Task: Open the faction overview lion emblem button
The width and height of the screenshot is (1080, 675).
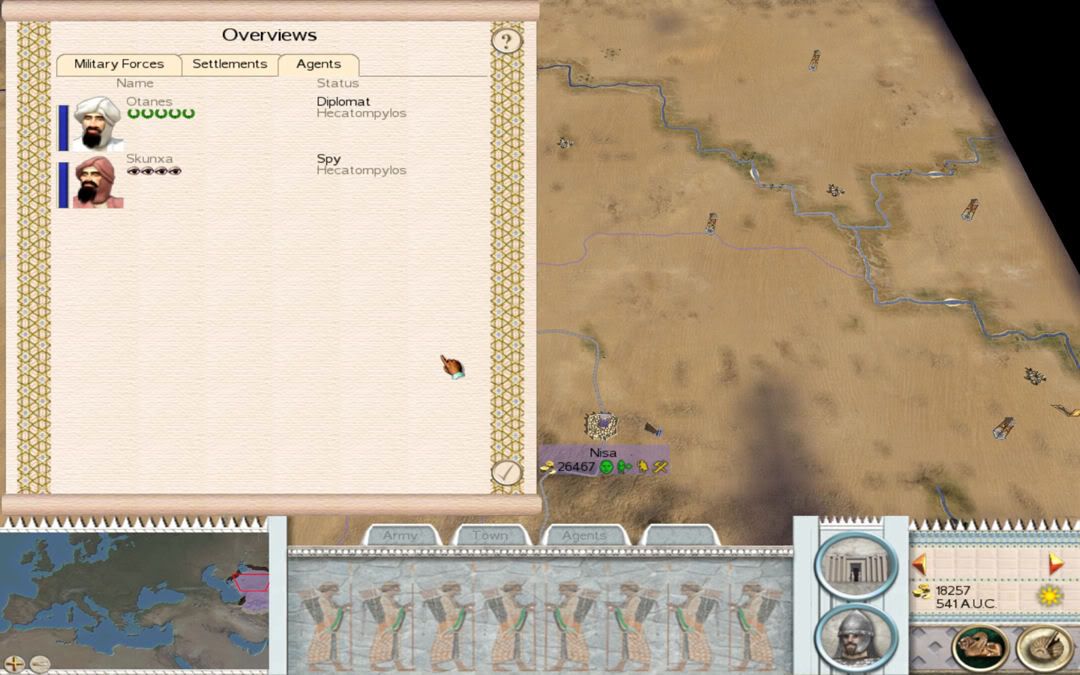Action: (x=980, y=648)
